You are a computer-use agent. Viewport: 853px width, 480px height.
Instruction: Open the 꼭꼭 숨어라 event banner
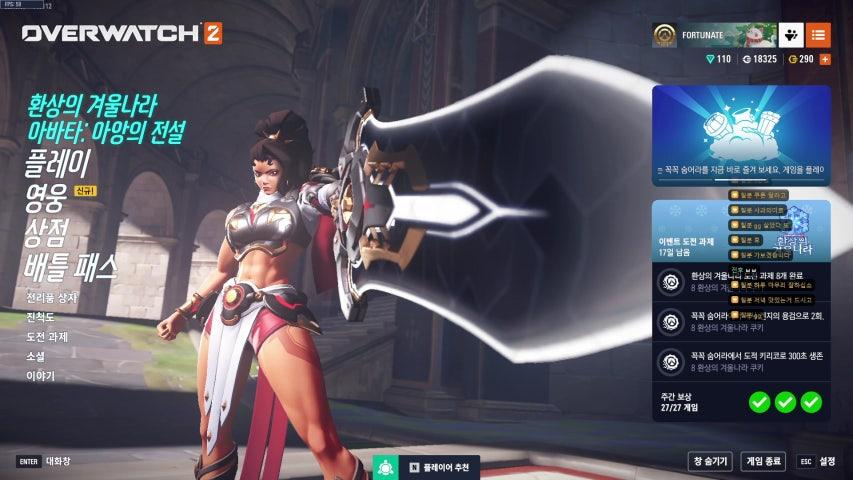tap(741, 135)
